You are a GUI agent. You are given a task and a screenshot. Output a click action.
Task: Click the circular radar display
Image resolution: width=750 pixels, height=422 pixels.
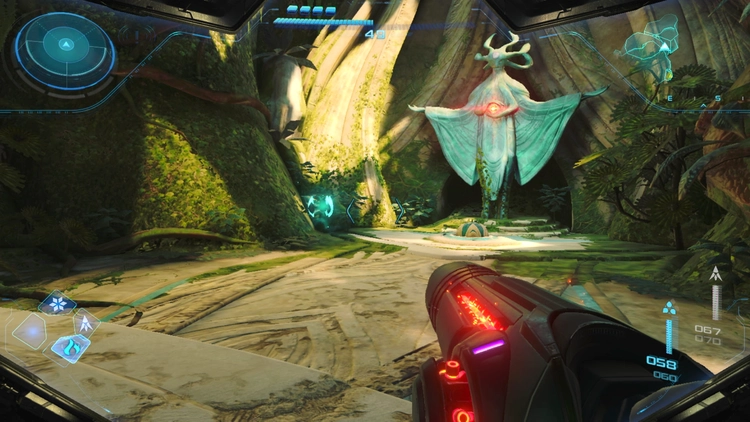65,46
